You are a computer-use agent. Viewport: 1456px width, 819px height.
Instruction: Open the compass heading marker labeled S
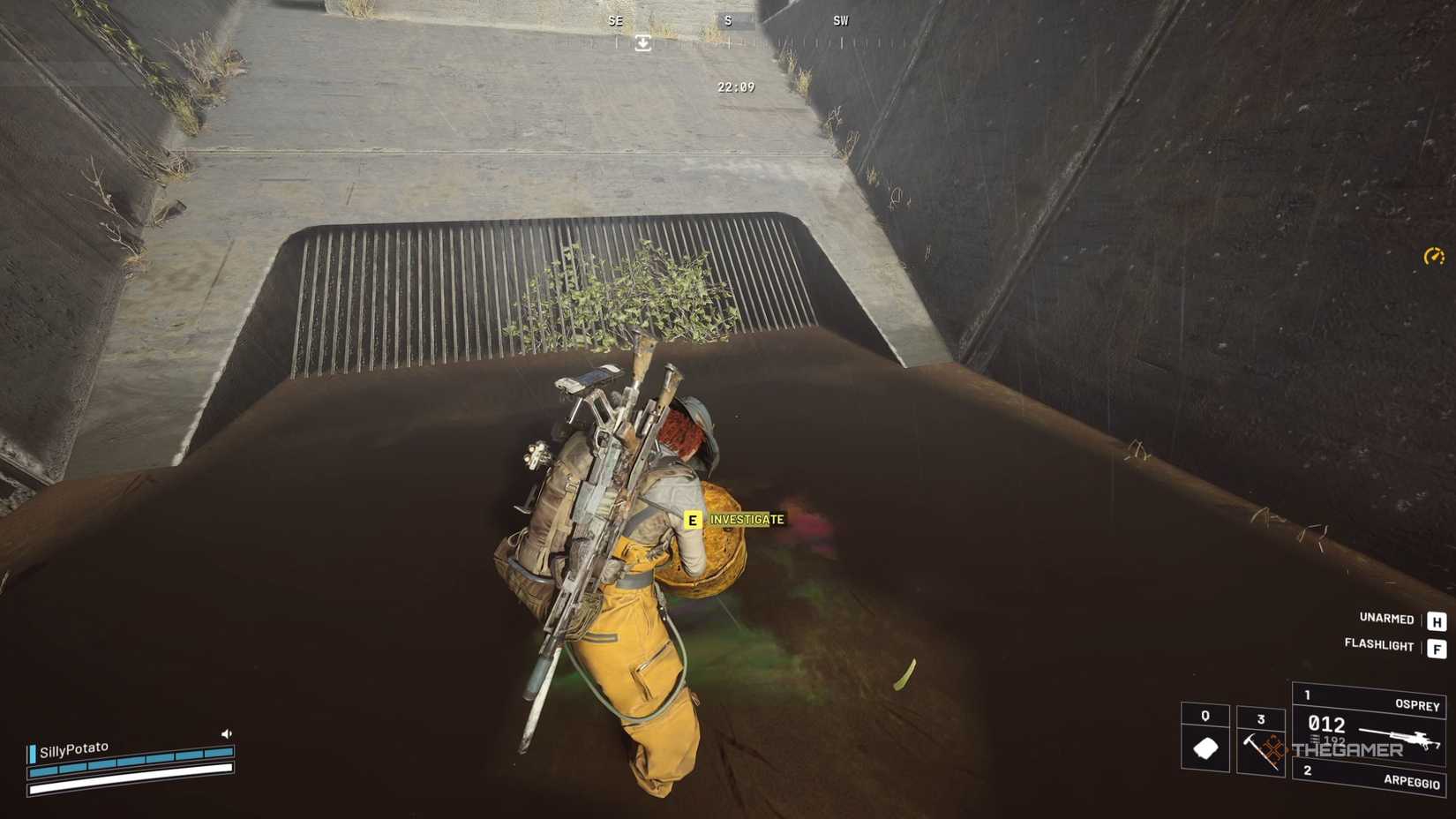729,20
